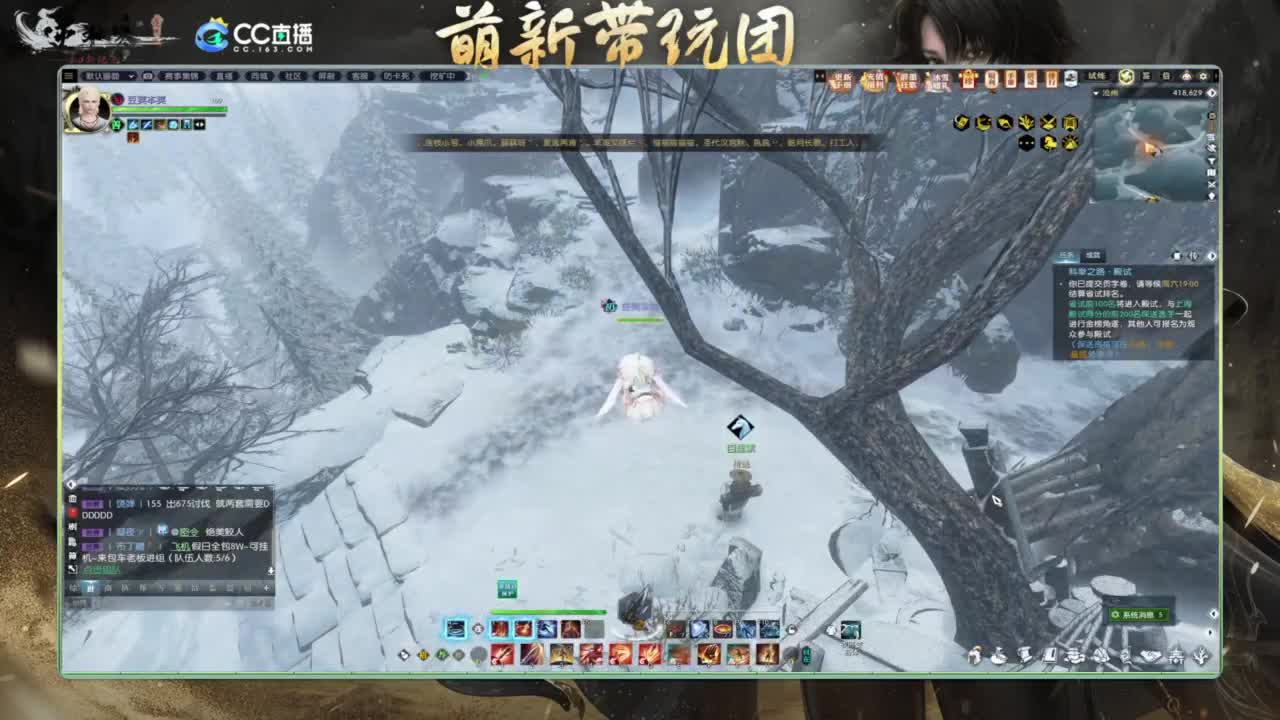Viewport: 1280px width, 720px height.
Task: Click the 系统消息 system message button
Action: click(x=1140, y=616)
